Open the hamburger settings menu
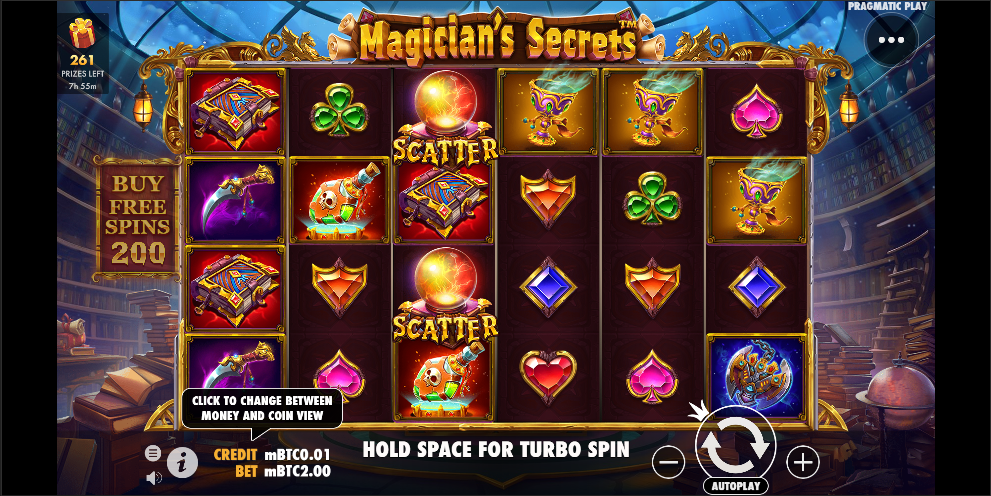Viewport: 991px width, 496px height. point(153,453)
